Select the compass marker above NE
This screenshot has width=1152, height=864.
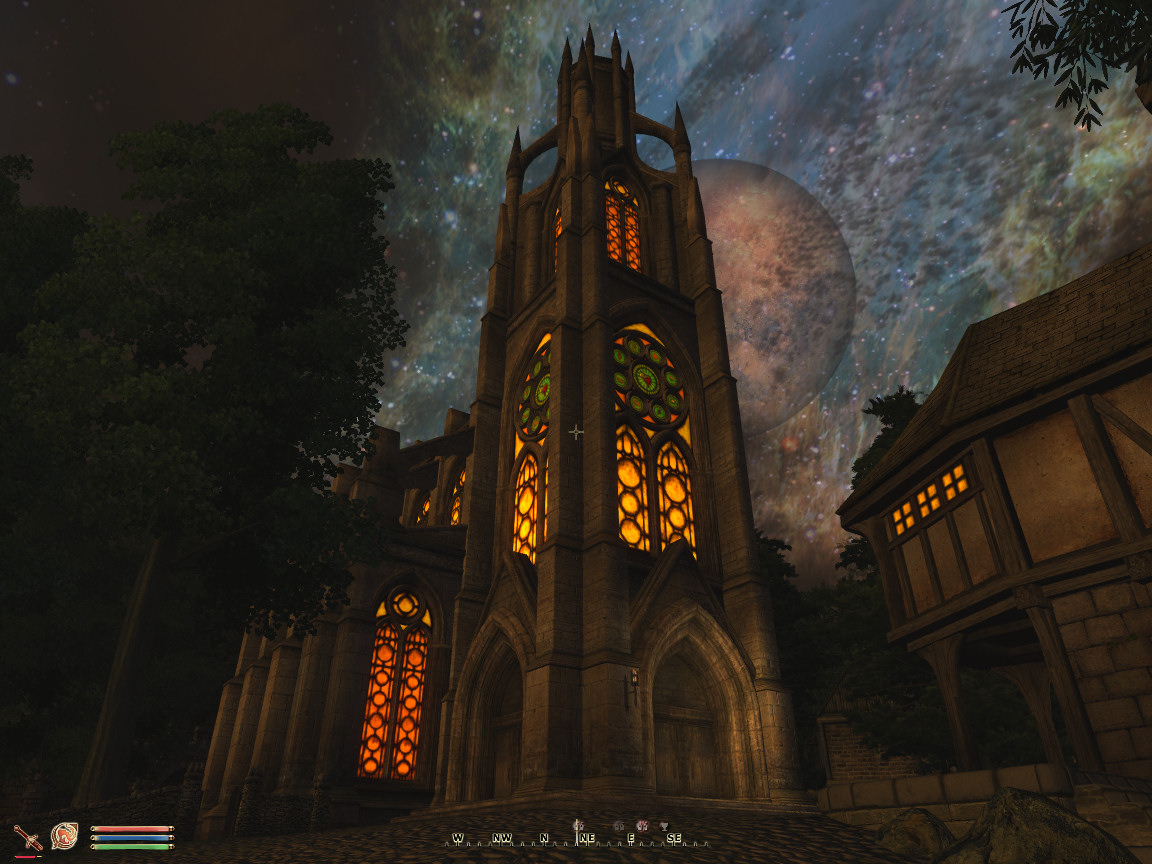tap(578, 825)
